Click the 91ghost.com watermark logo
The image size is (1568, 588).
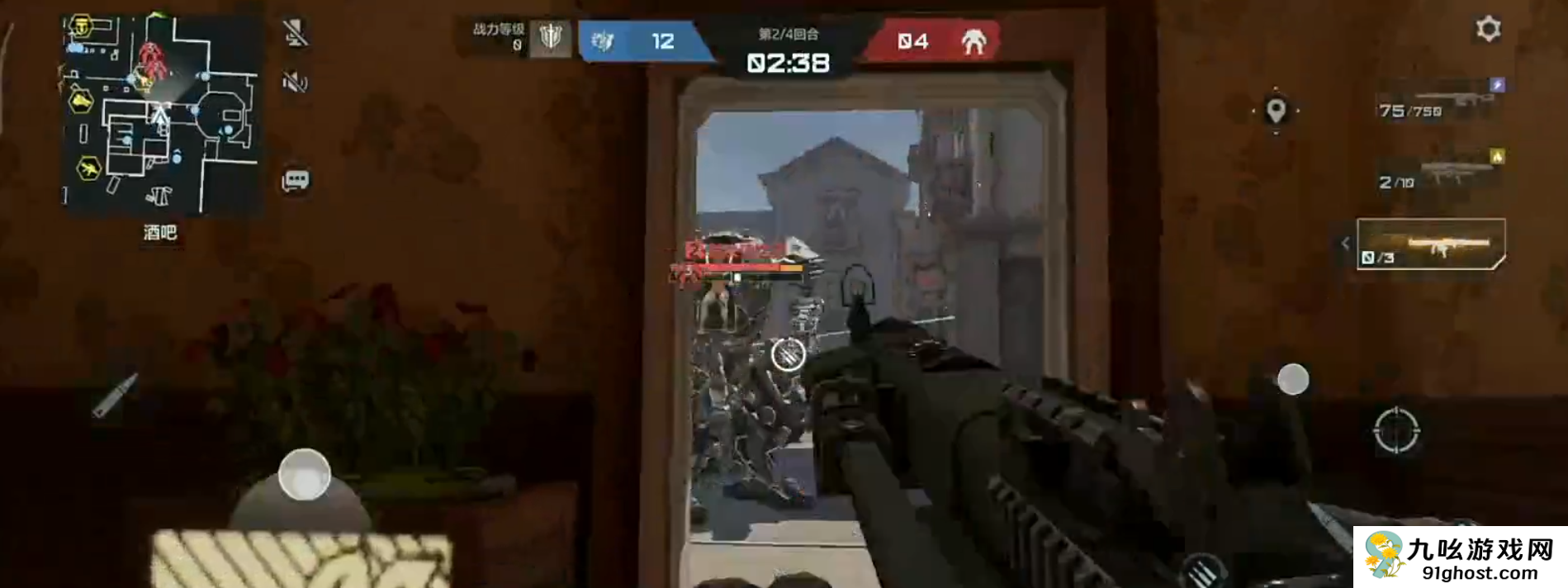coord(1460,557)
